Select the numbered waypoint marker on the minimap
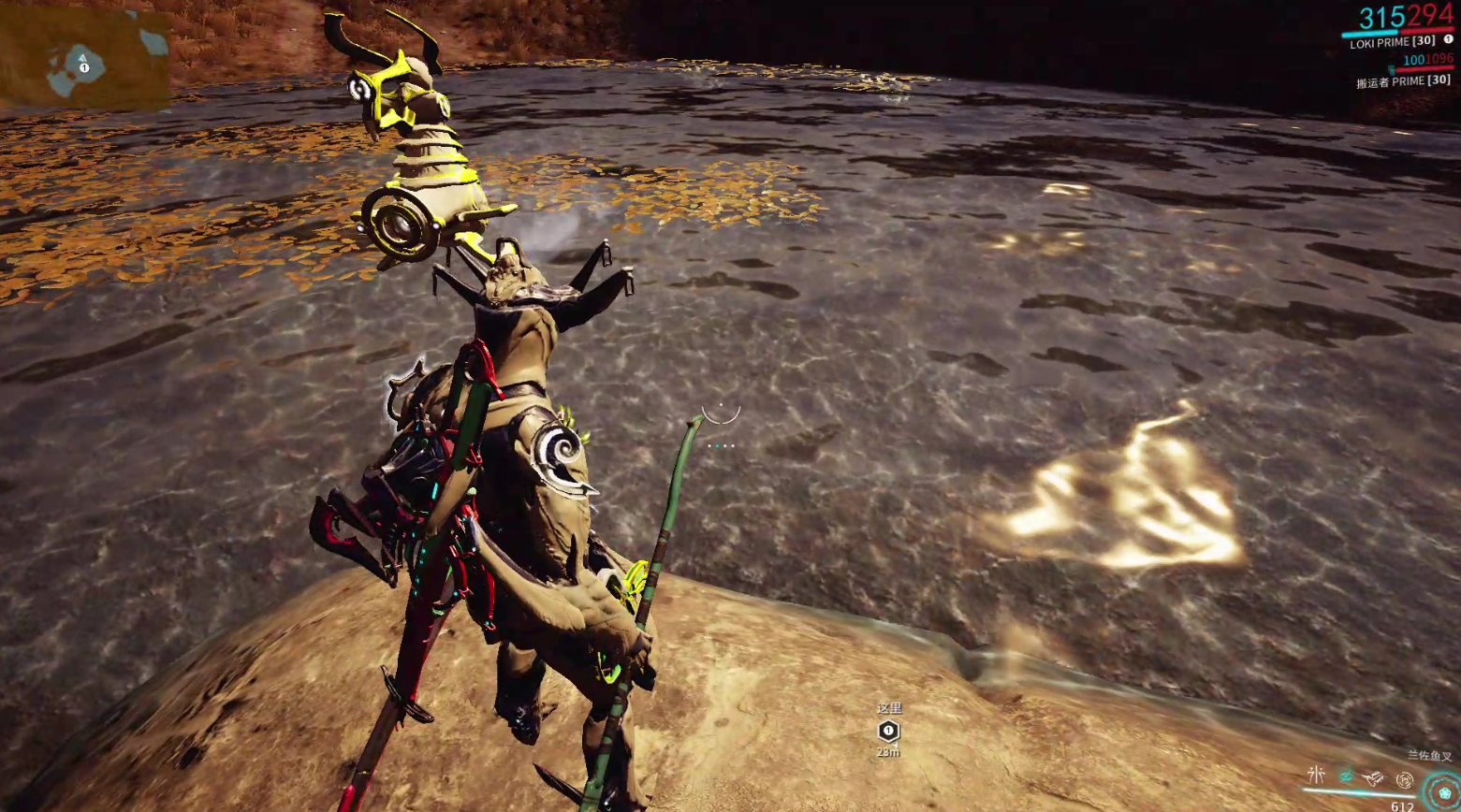This screenshot has width=1461, height=812. click(x=84, y=67)
